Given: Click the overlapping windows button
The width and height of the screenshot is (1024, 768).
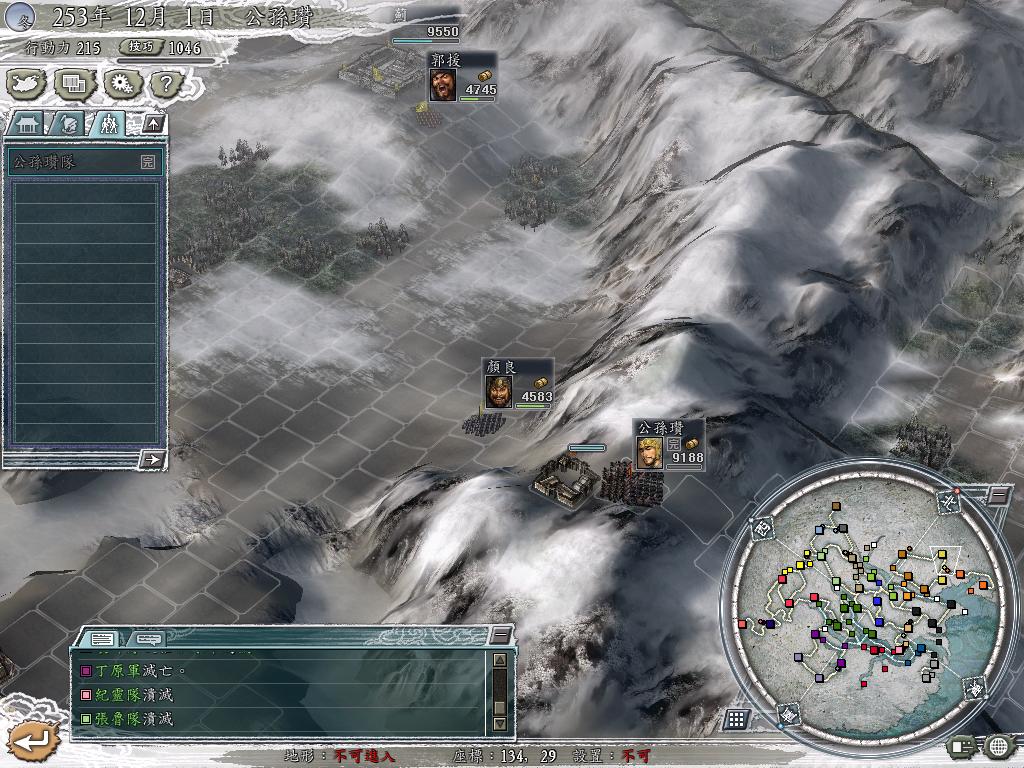Looking at the screenshot, I should click(72, 84).
